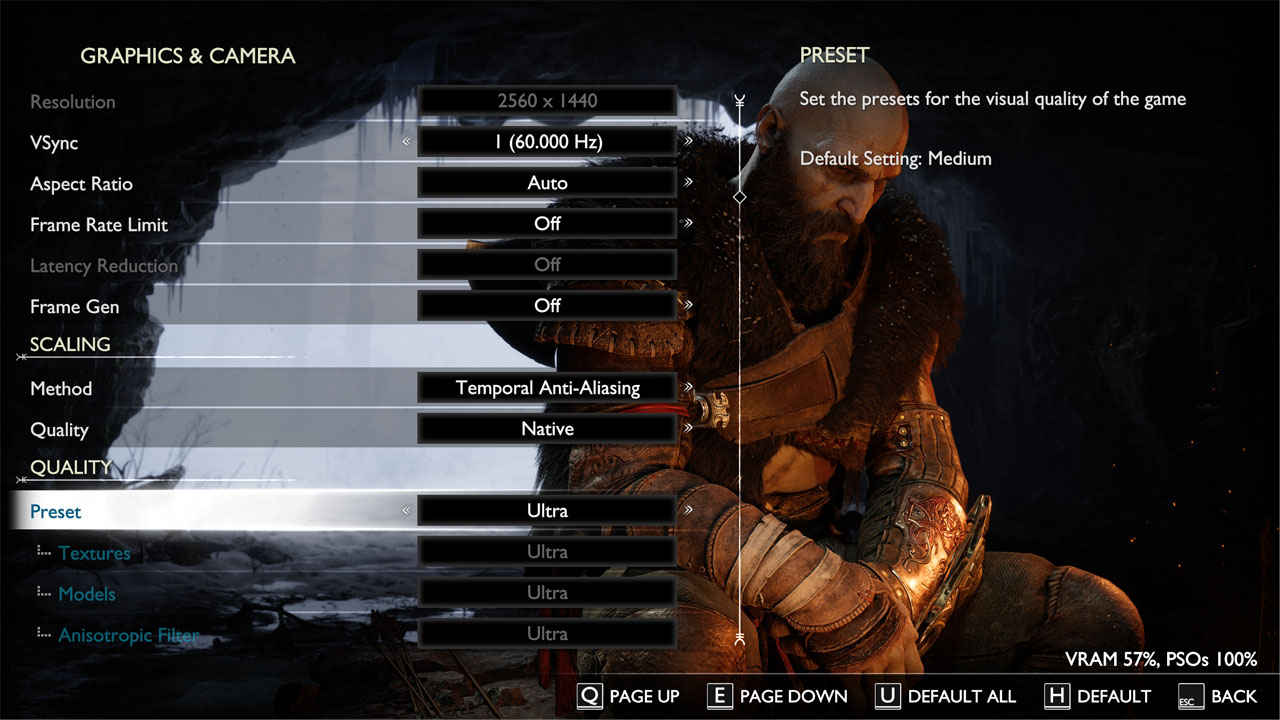Viewport: 1280px width, 720px height.
Task: Select the Models quality sub-setting
Action: pos(87,594)
